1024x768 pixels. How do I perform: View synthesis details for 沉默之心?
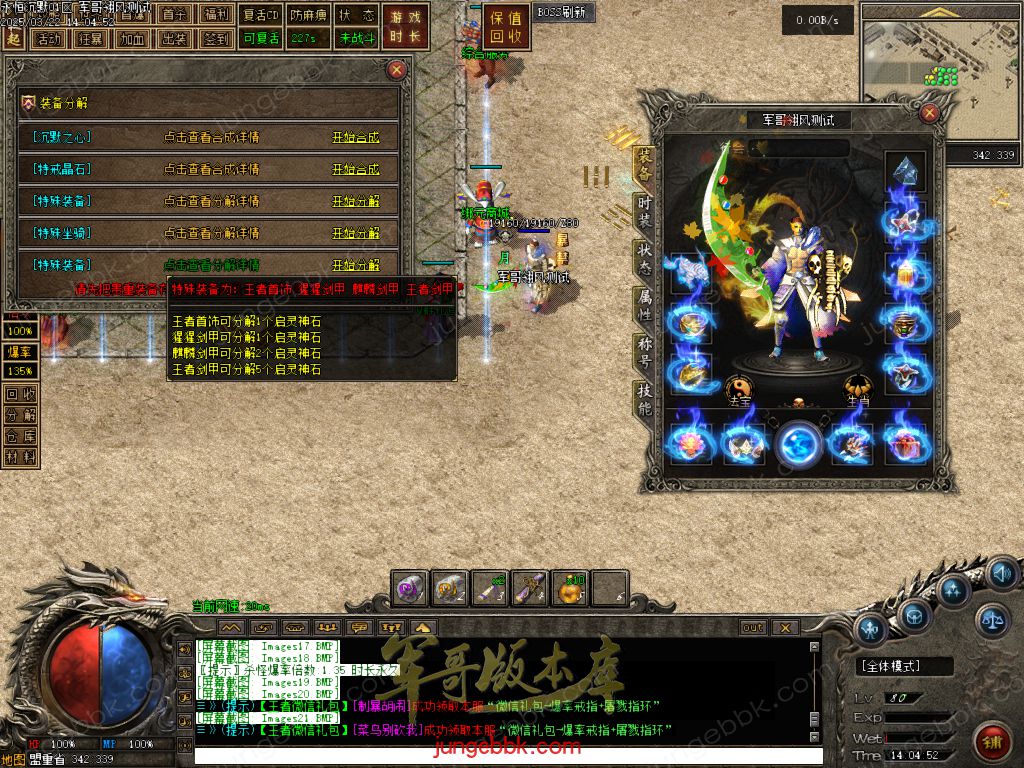click(211, 138)
